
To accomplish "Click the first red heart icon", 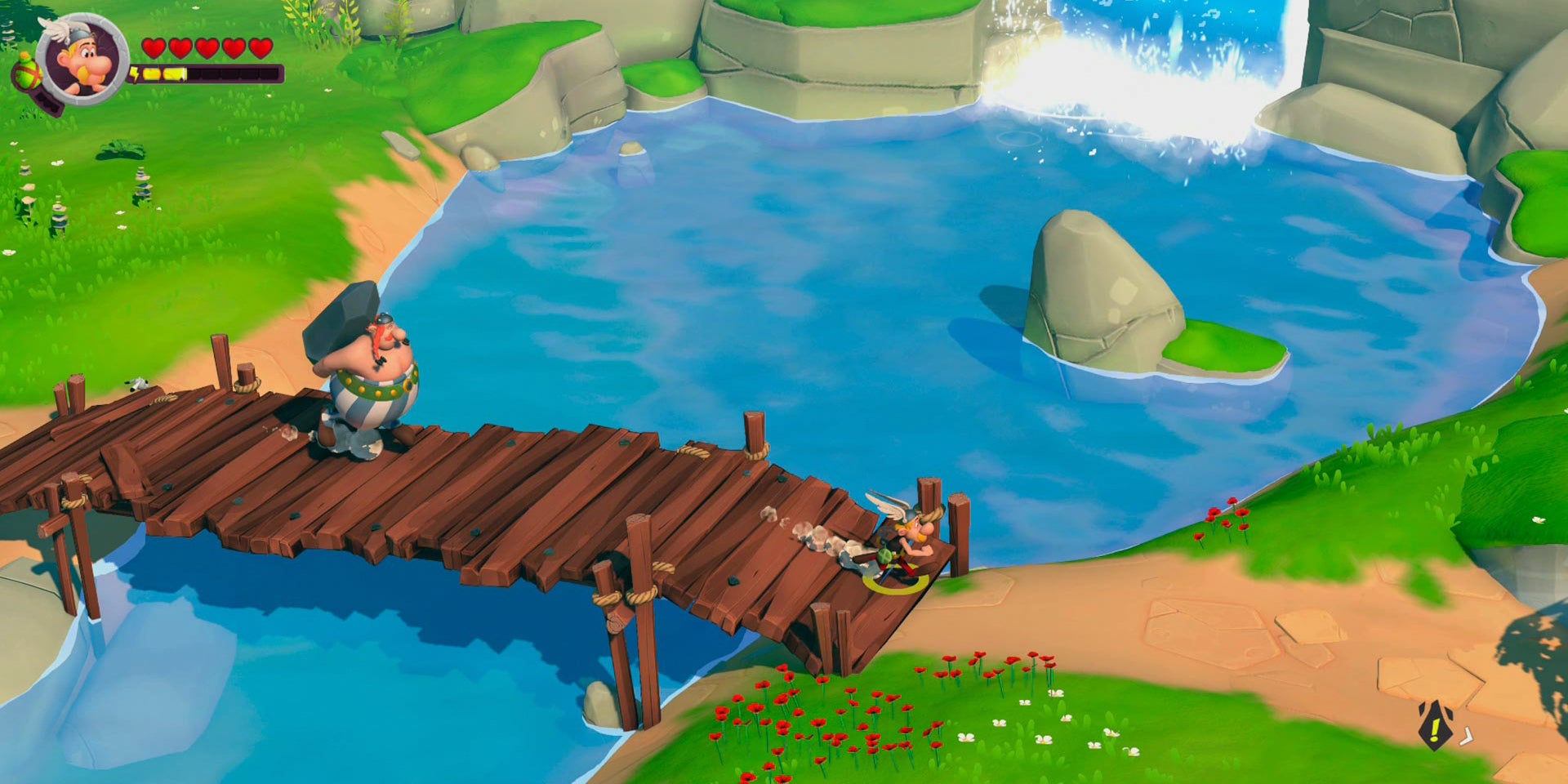I will [x=154, y=47].
